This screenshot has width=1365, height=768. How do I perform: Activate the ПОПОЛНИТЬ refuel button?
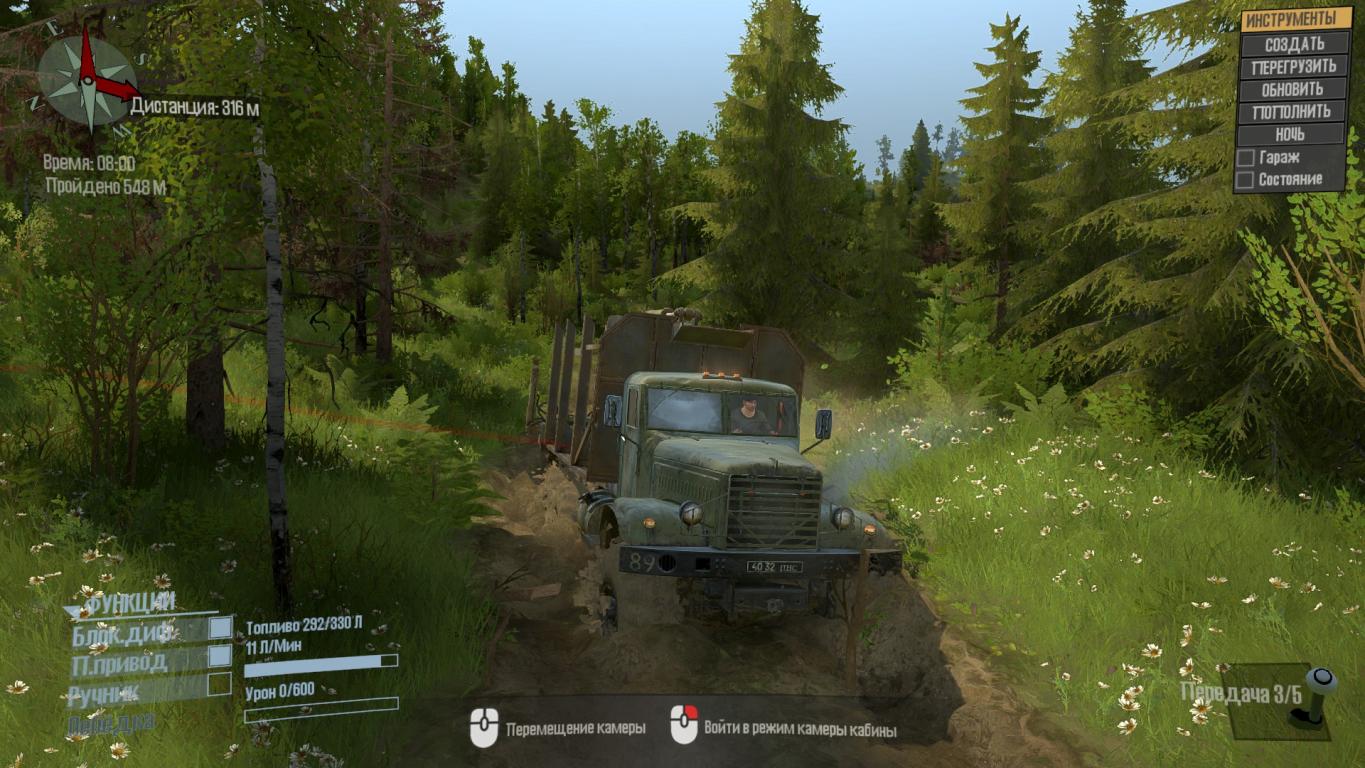(1294, 112)
